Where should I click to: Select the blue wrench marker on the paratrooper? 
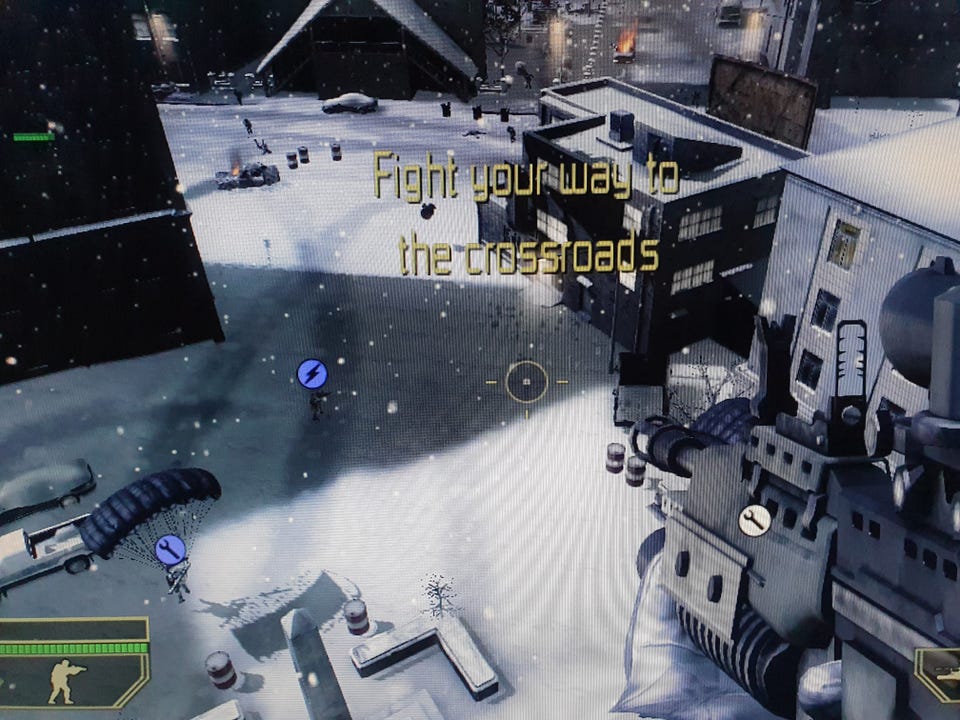pyautogui.click(x=169, y=548)
